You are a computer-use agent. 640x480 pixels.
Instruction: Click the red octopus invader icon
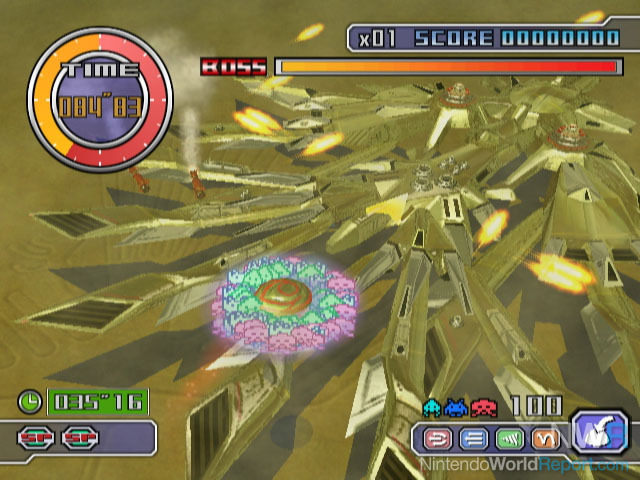tap(483, 406)
